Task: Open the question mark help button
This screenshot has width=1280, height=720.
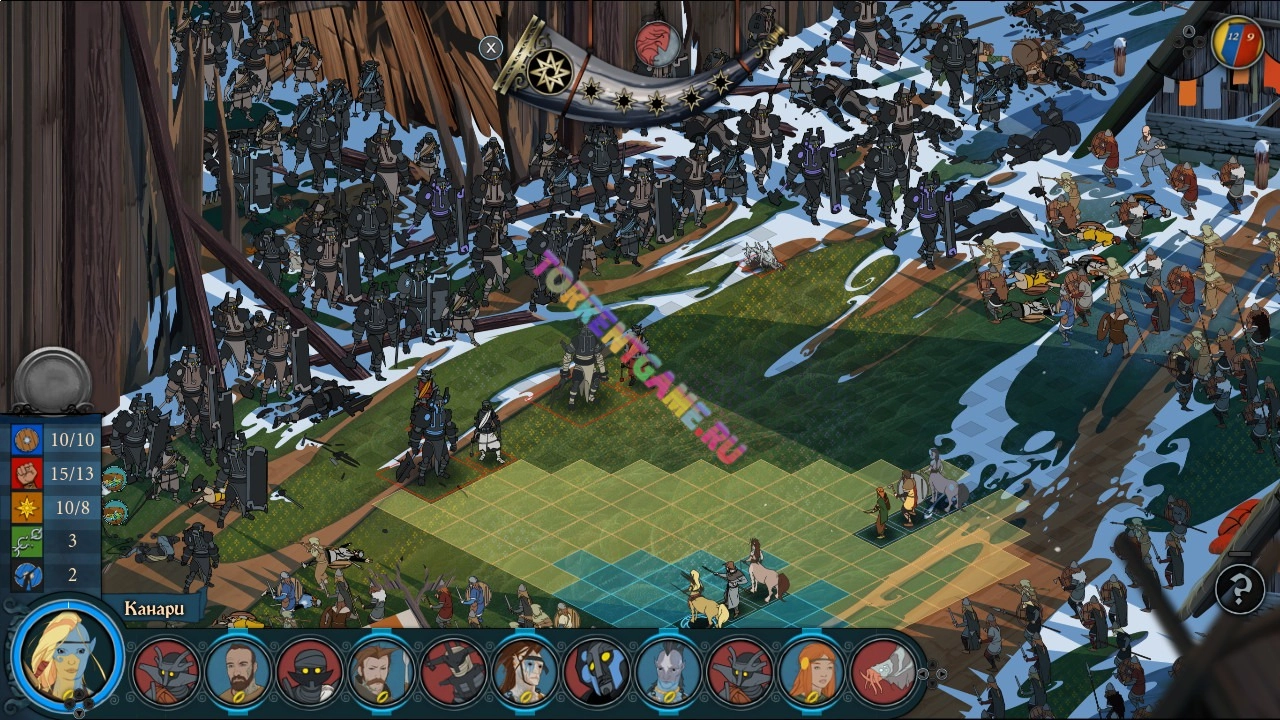Action: point(1239,589)
